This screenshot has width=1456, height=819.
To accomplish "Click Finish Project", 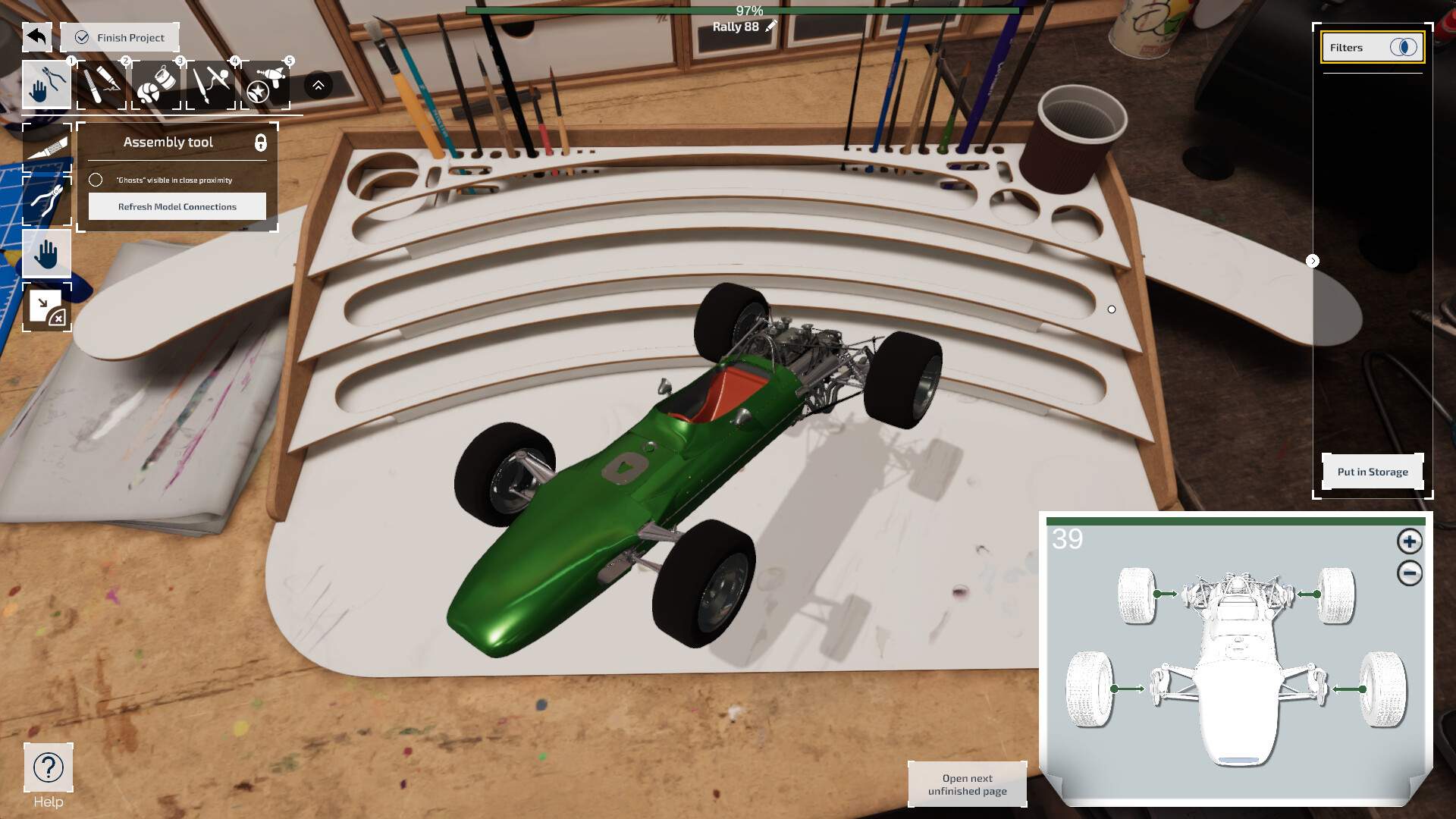I will click(x=119, y=36).
